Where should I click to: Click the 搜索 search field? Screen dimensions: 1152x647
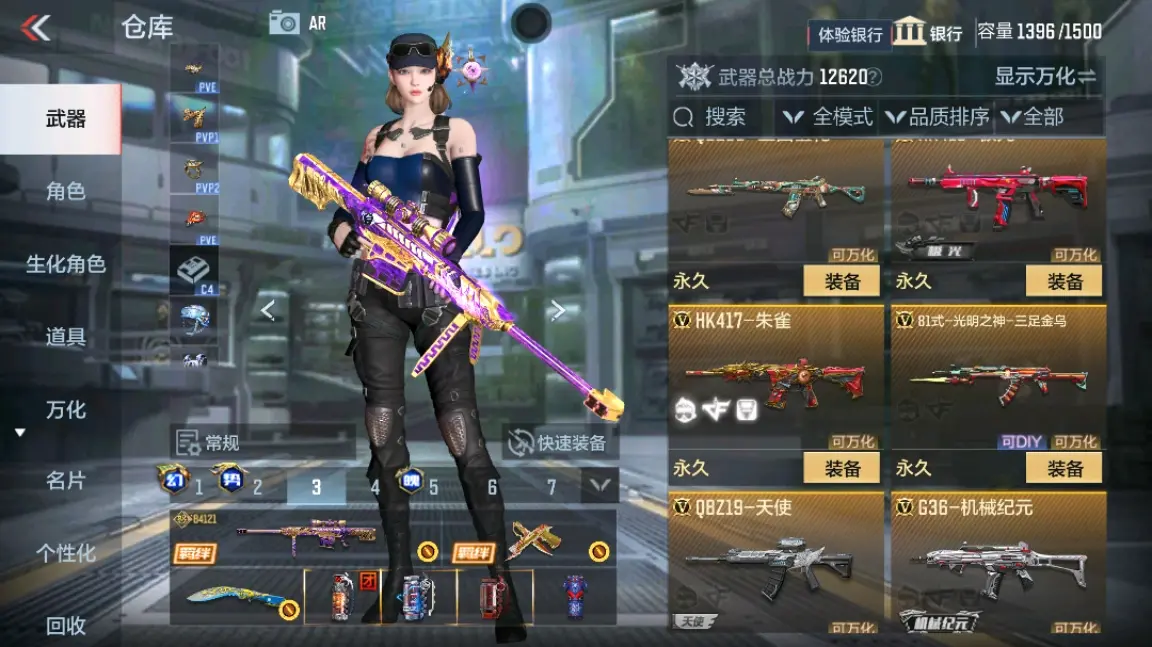point(722,117)
